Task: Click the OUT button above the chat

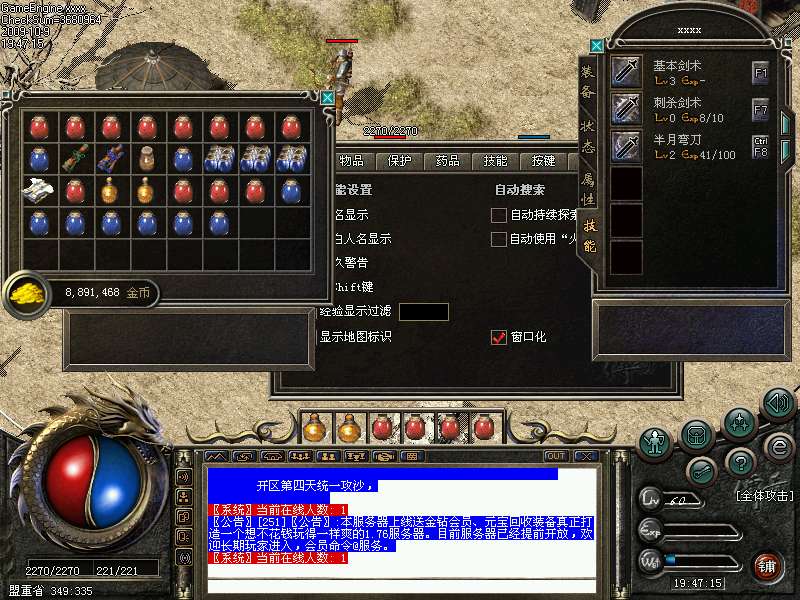Action: [x=556, y=457]
